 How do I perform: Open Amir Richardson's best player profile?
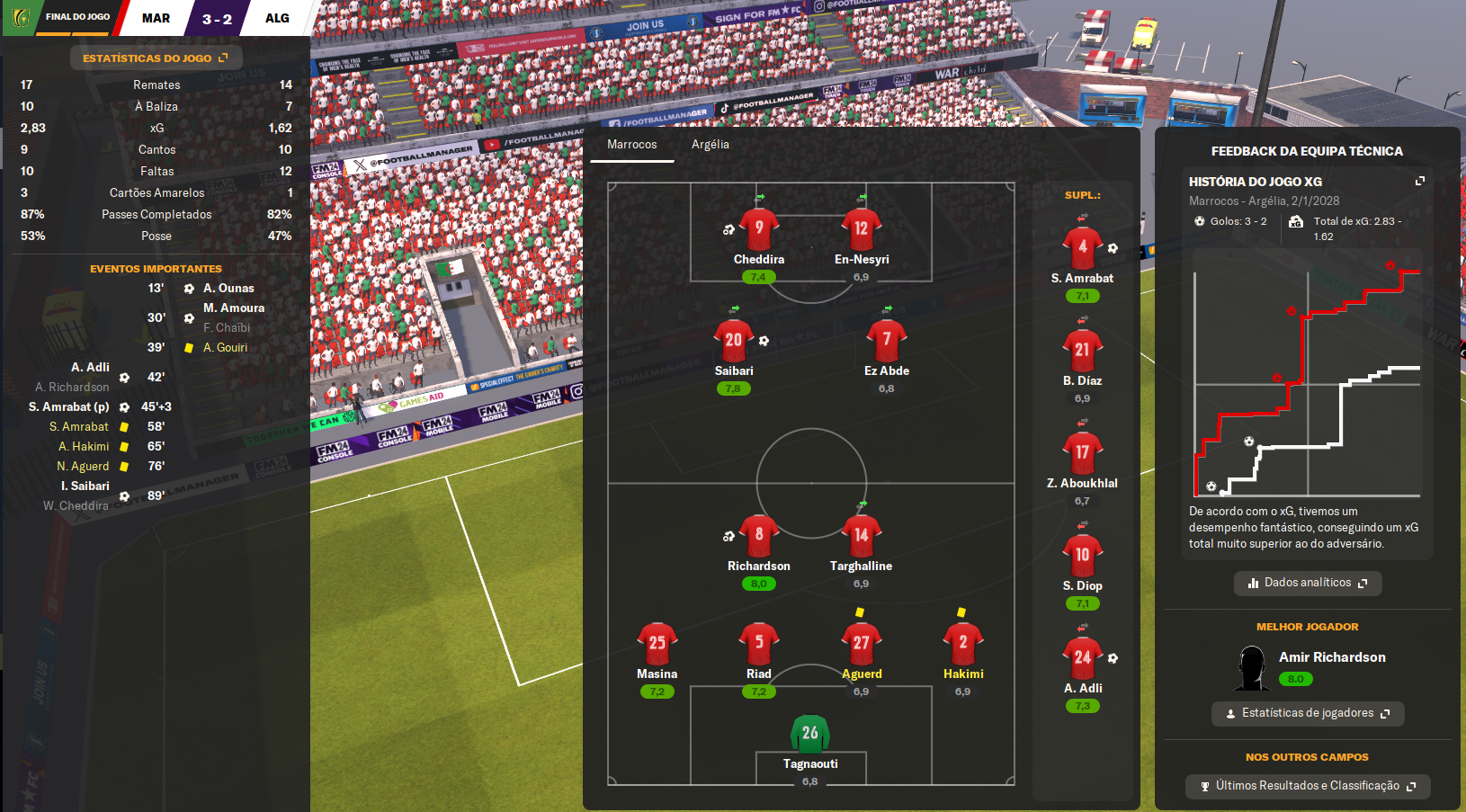(1331, 657)
